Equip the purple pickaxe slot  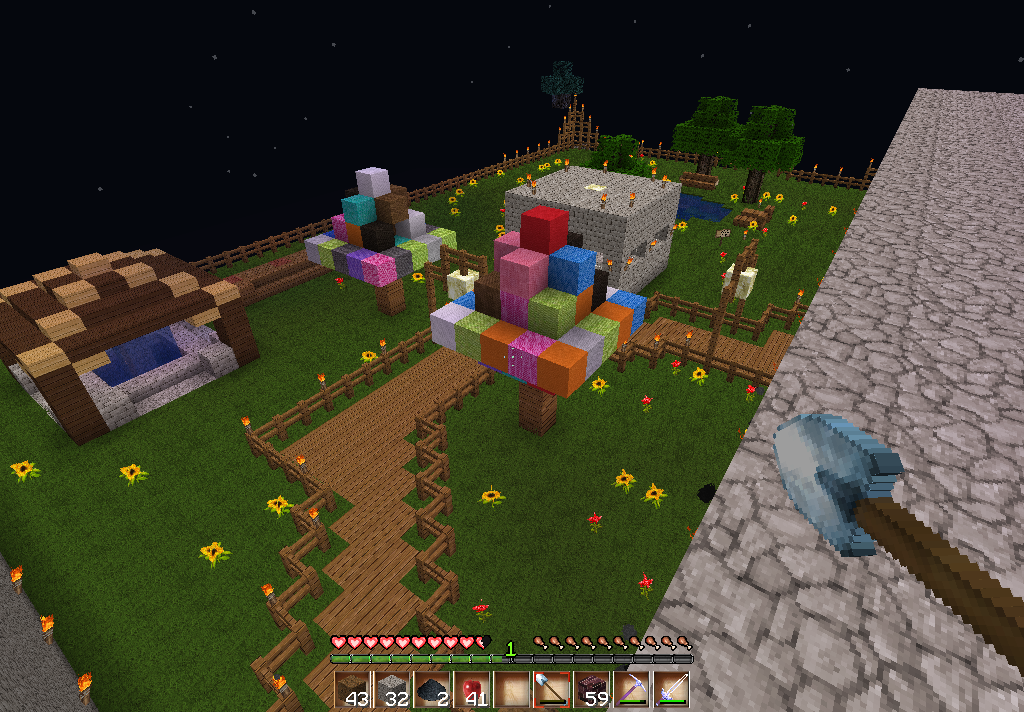(631, 690)
